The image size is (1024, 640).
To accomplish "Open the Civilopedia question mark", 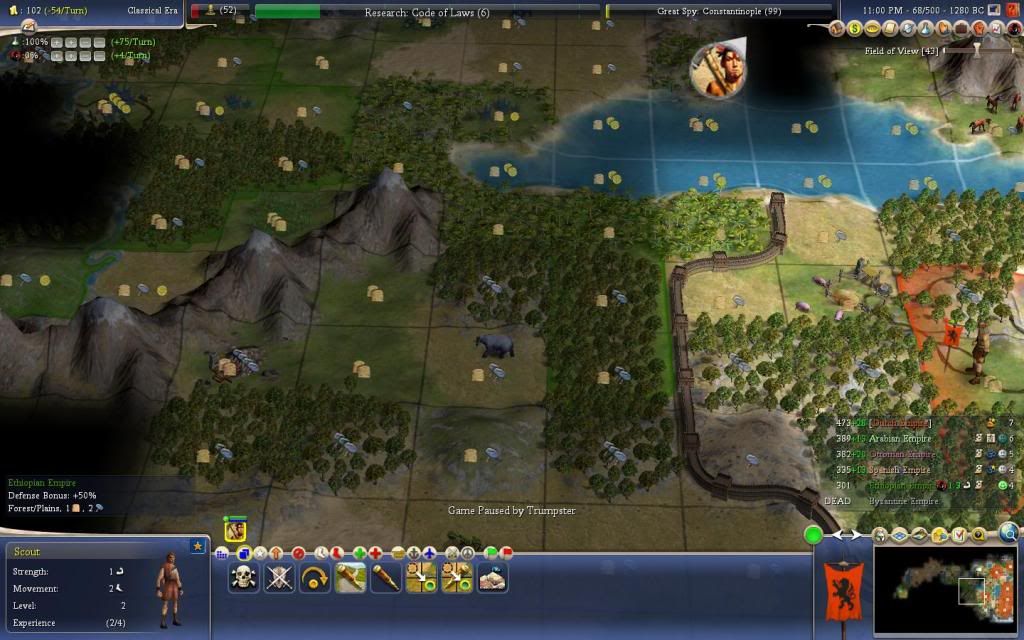I will tap(1013, 9).
